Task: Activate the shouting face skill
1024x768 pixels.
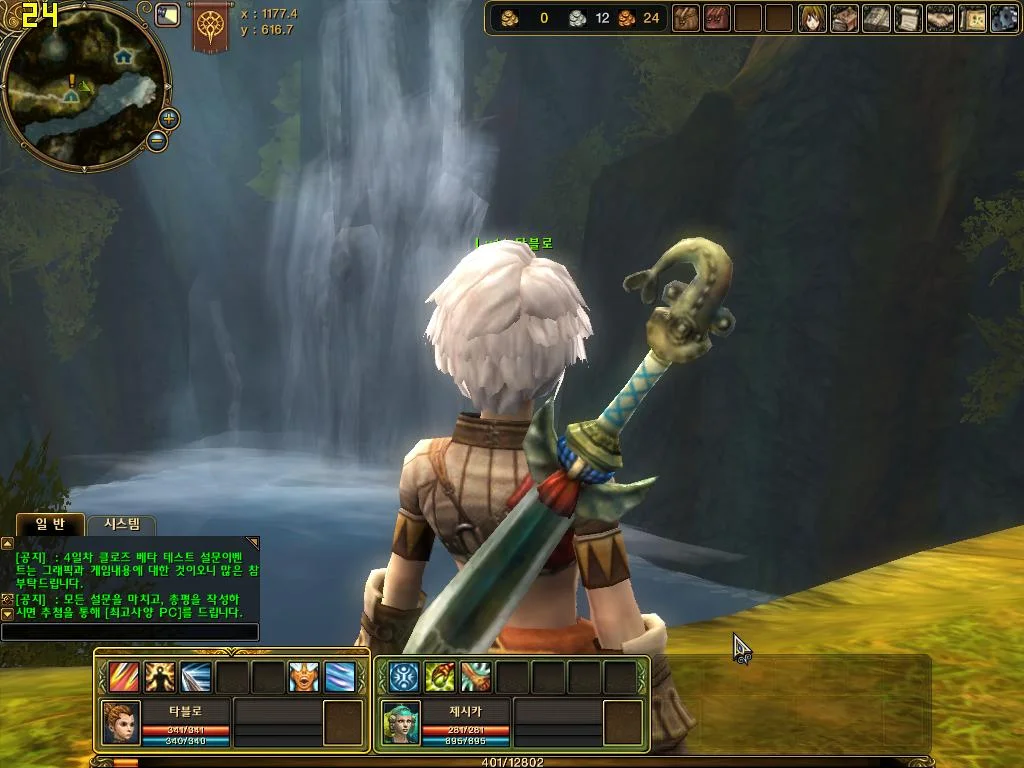Action: click(304, 677)
